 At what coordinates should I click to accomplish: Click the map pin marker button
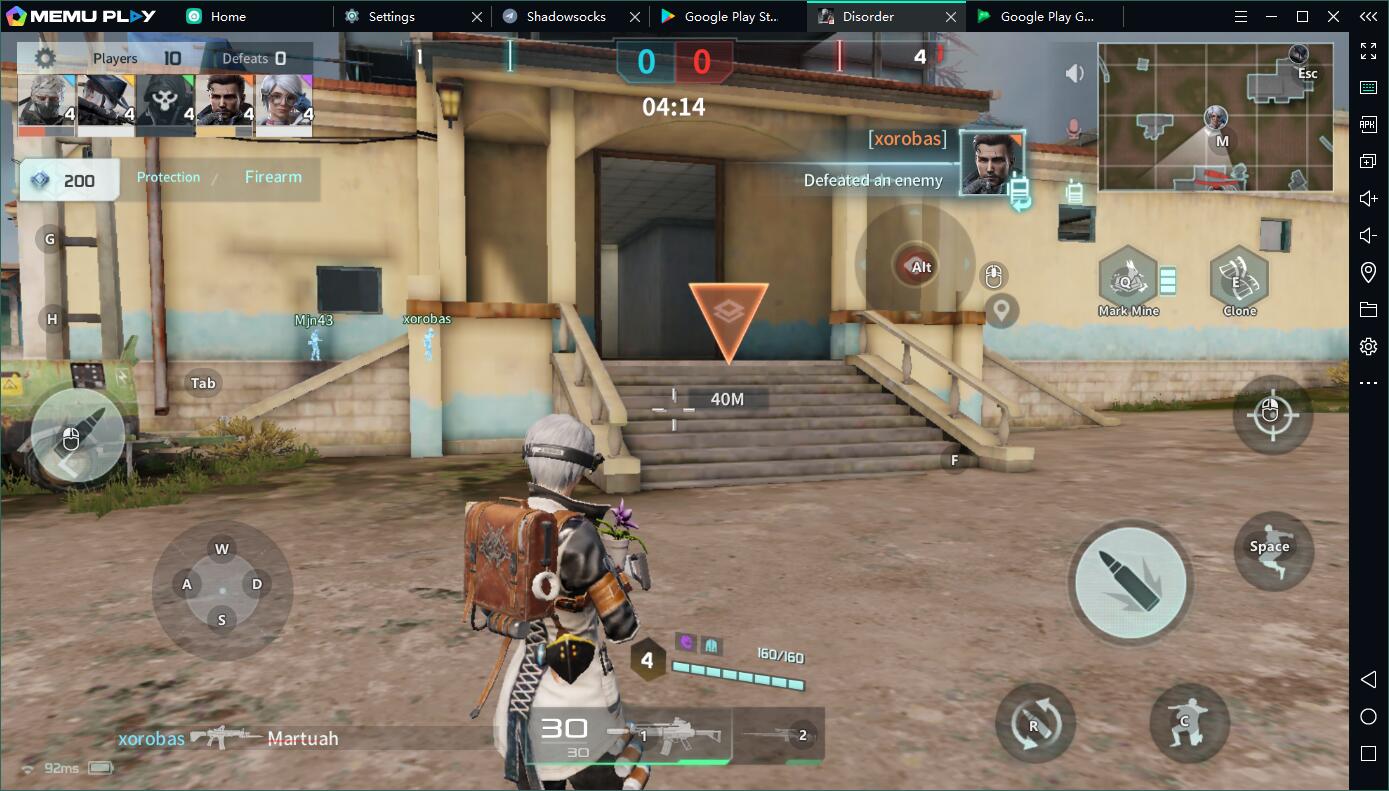1001,310
